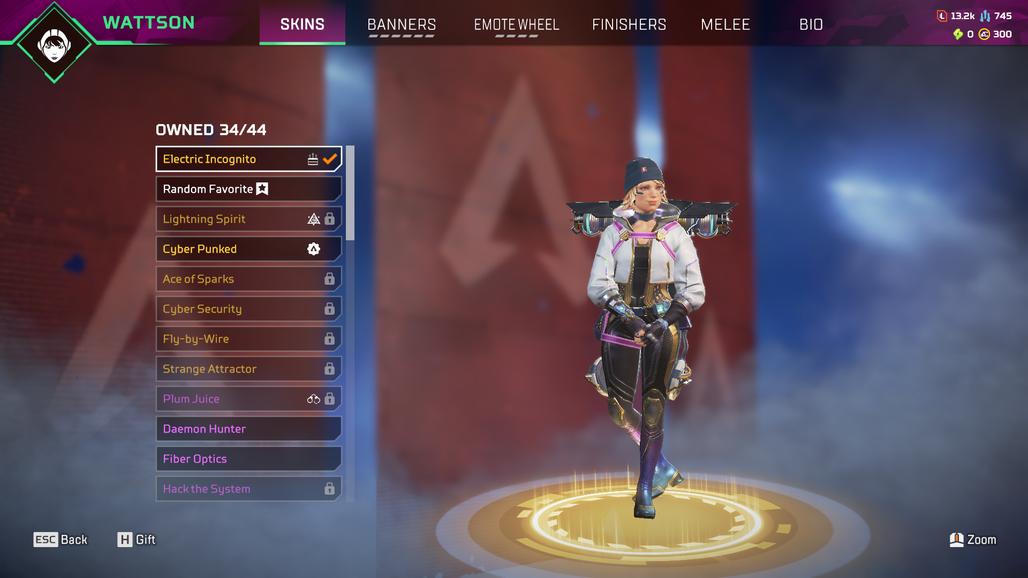Show the Finishers tab
Viewport: 1028px width, 578px height.
[629, 24]
